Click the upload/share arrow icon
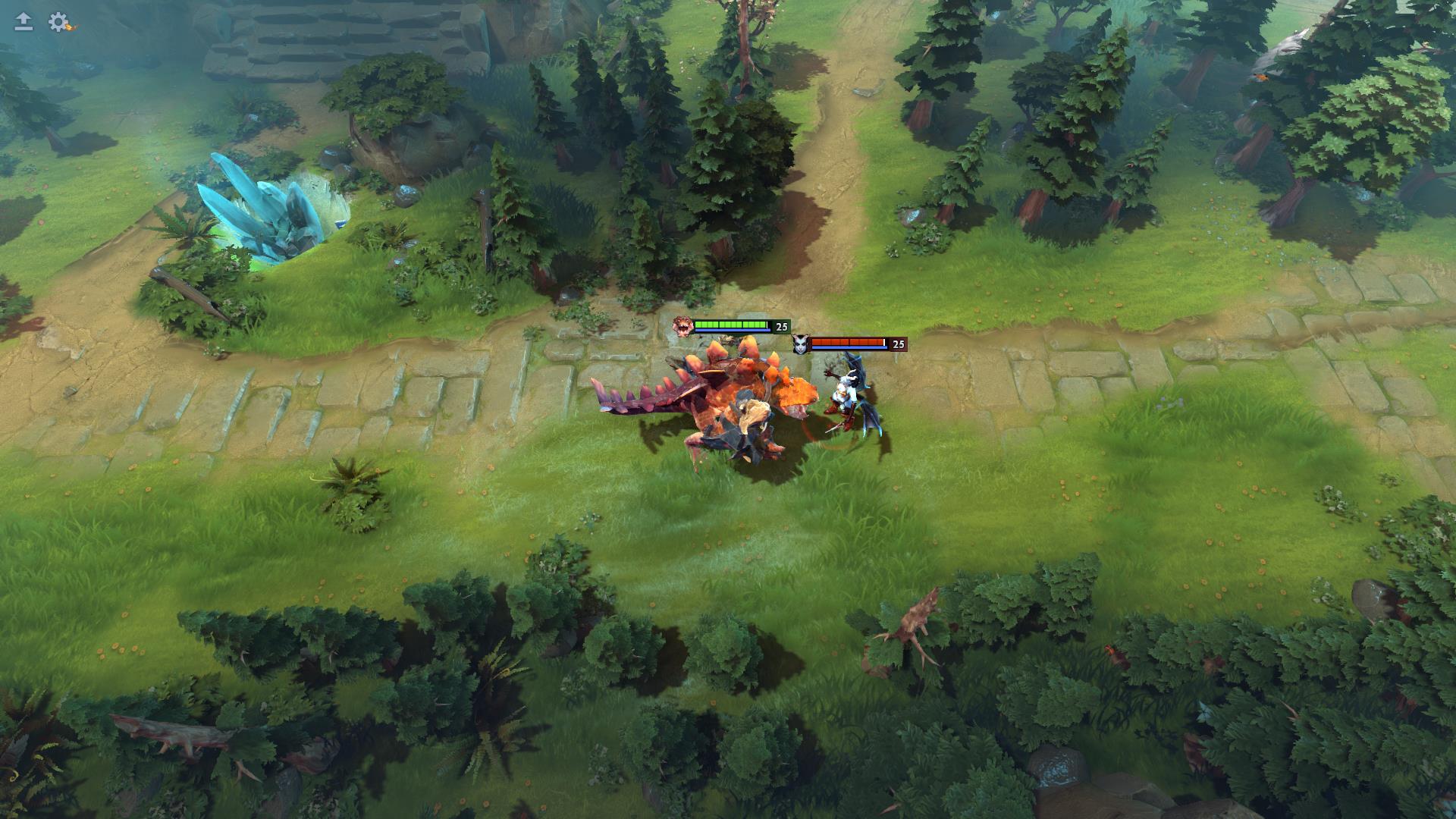The image size is (1456, 819). [22, 19]
